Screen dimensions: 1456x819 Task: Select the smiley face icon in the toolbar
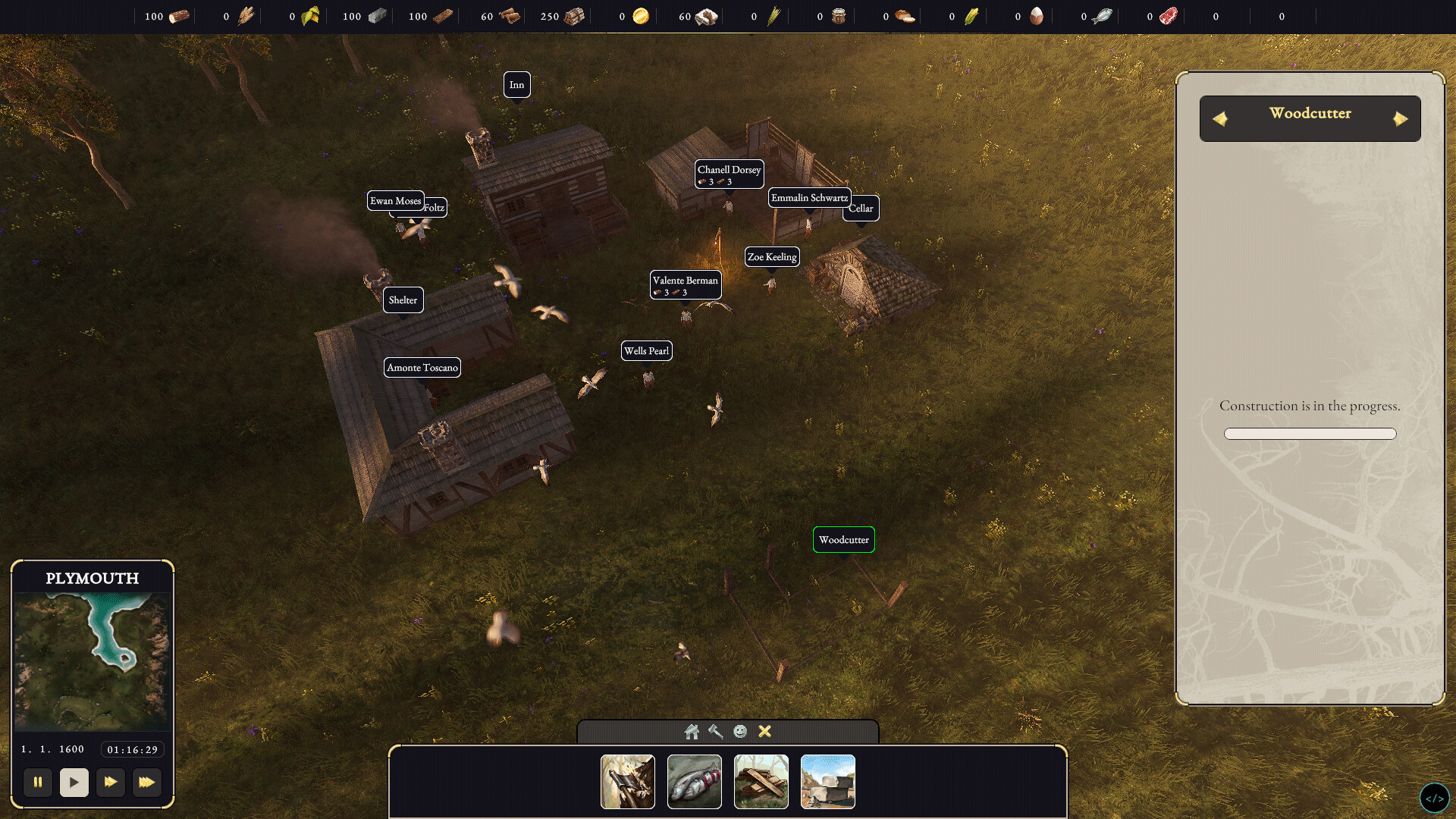click(x=740, y=732)
